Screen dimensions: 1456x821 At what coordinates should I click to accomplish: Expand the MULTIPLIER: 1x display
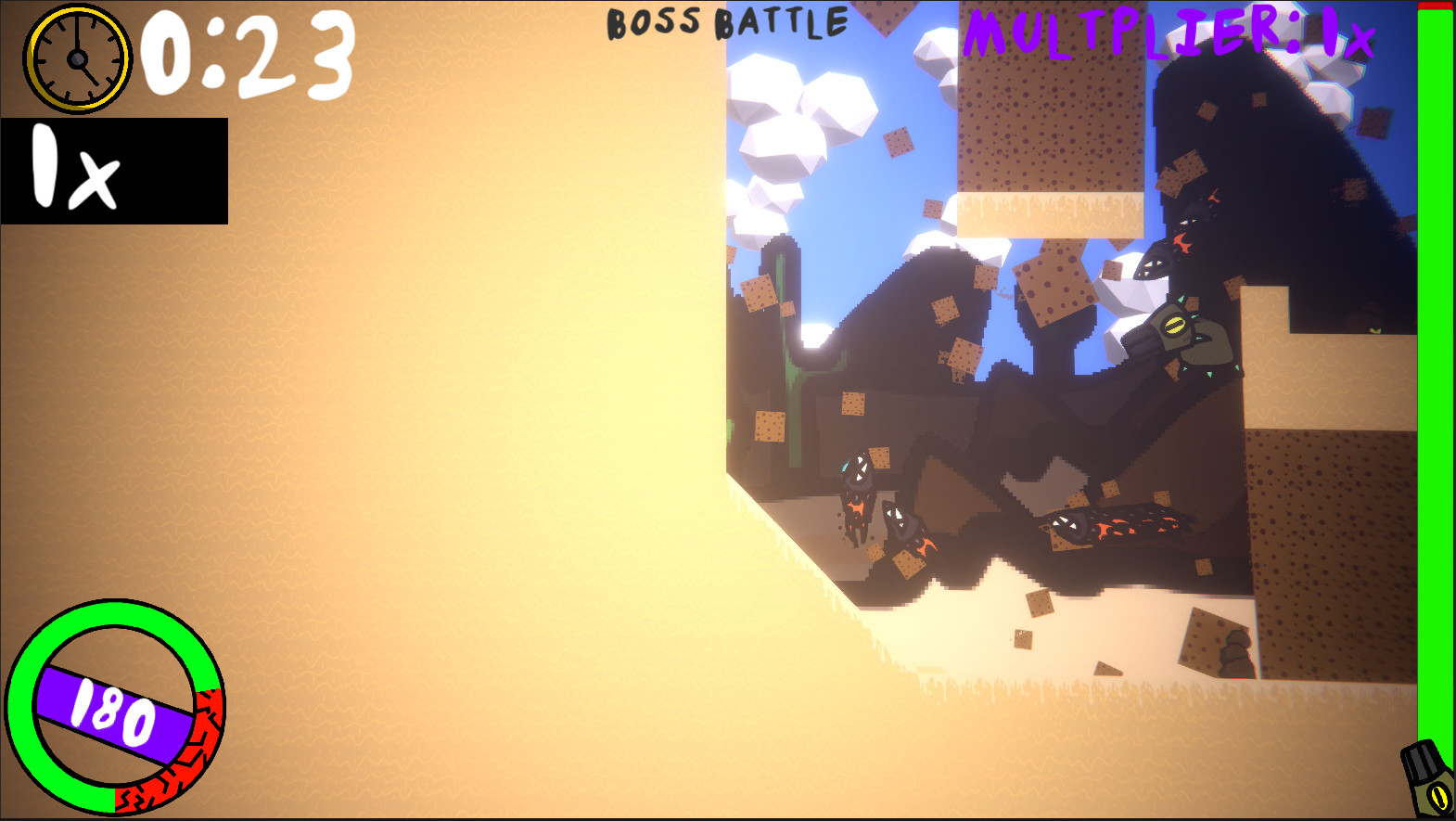tap(1164, 32)
